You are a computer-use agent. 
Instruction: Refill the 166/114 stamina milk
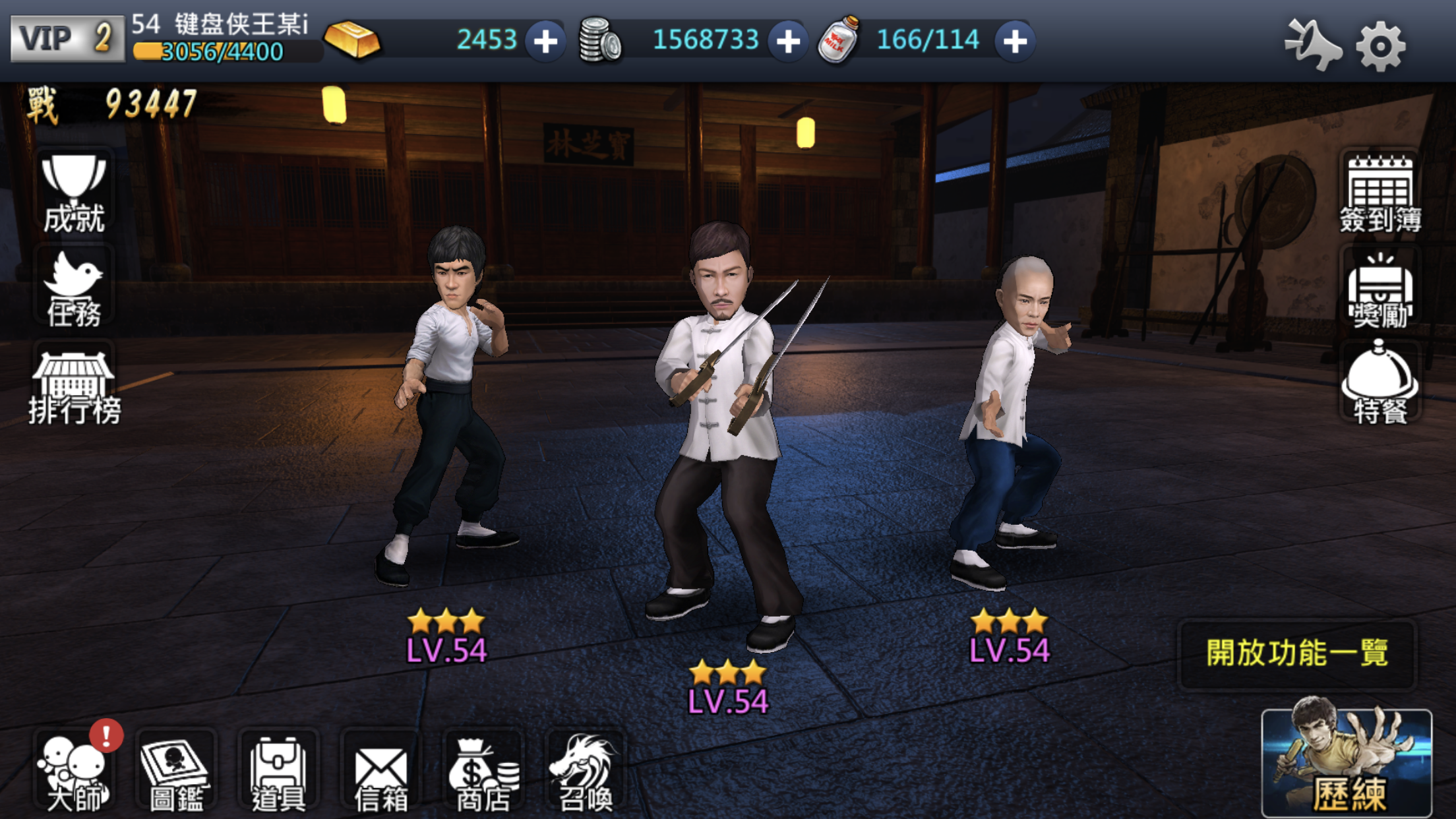[x=1014, y=41]
